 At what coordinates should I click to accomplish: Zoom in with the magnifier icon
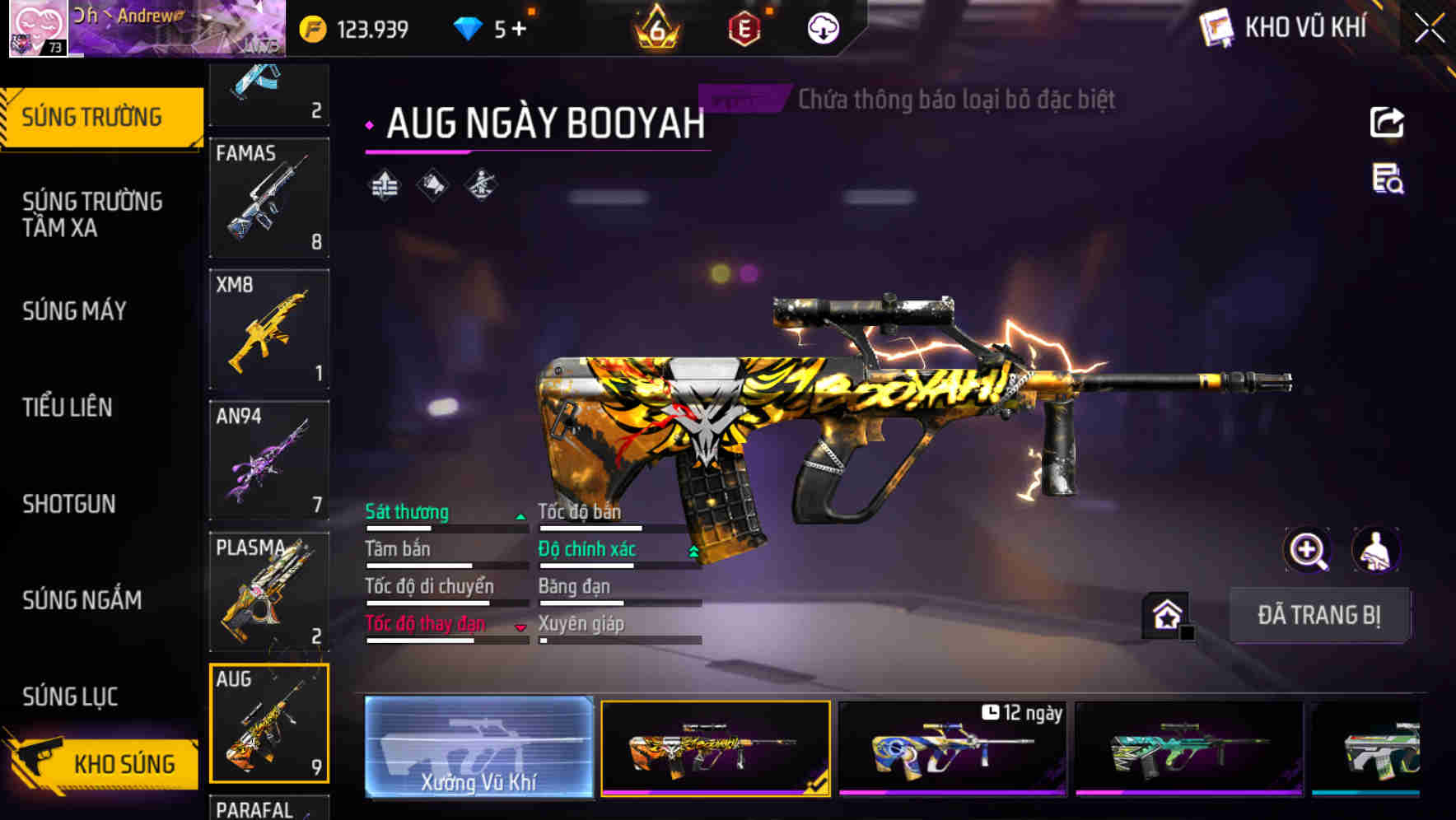(1307, 550)
